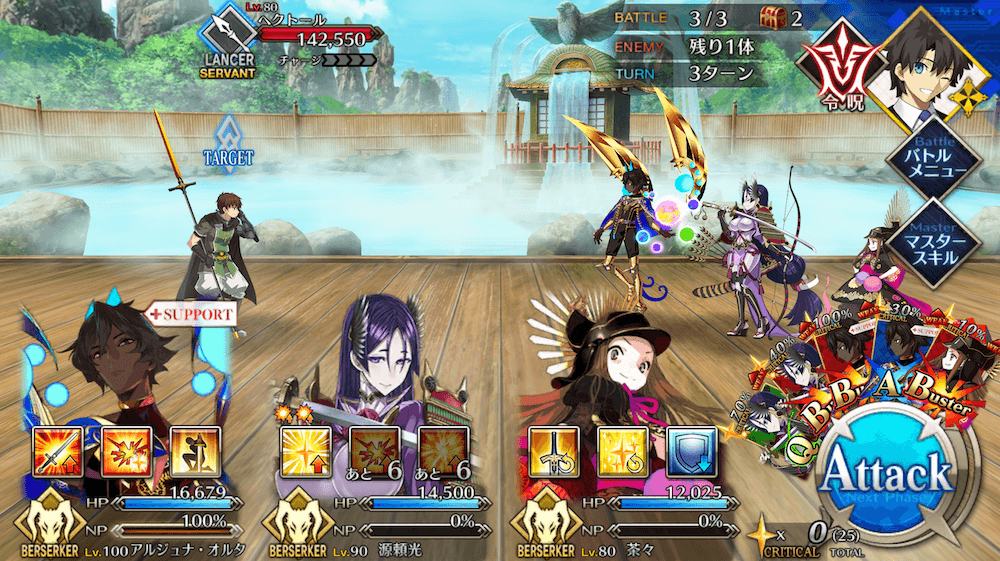This screenshot has height=561, width=1000.
Task: Use Chacha's yellow sparkle skill
Action: tap(618, 450)
